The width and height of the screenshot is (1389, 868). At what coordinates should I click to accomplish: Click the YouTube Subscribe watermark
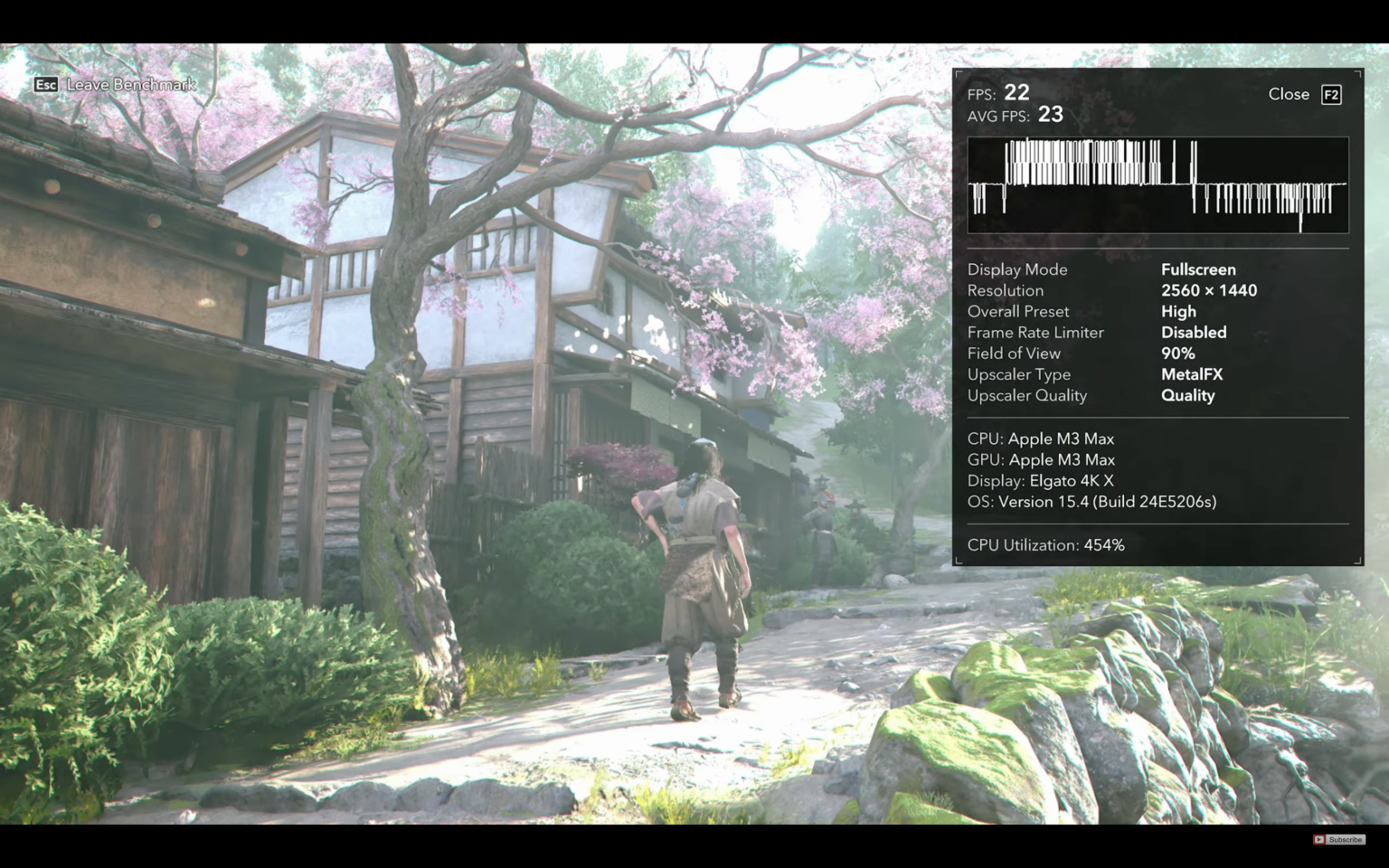1338,839
